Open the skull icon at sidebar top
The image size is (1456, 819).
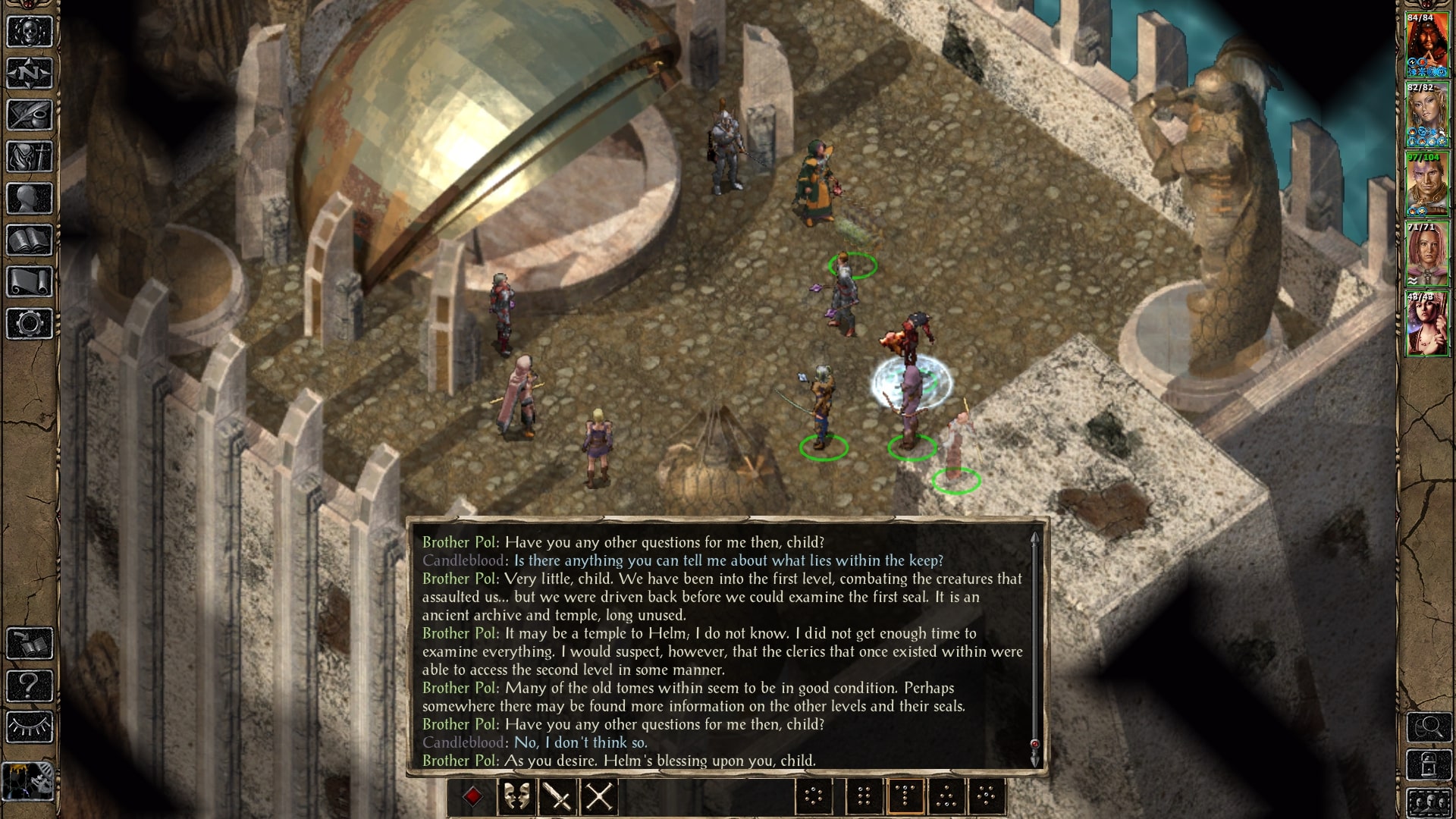(x=28, y=30)
